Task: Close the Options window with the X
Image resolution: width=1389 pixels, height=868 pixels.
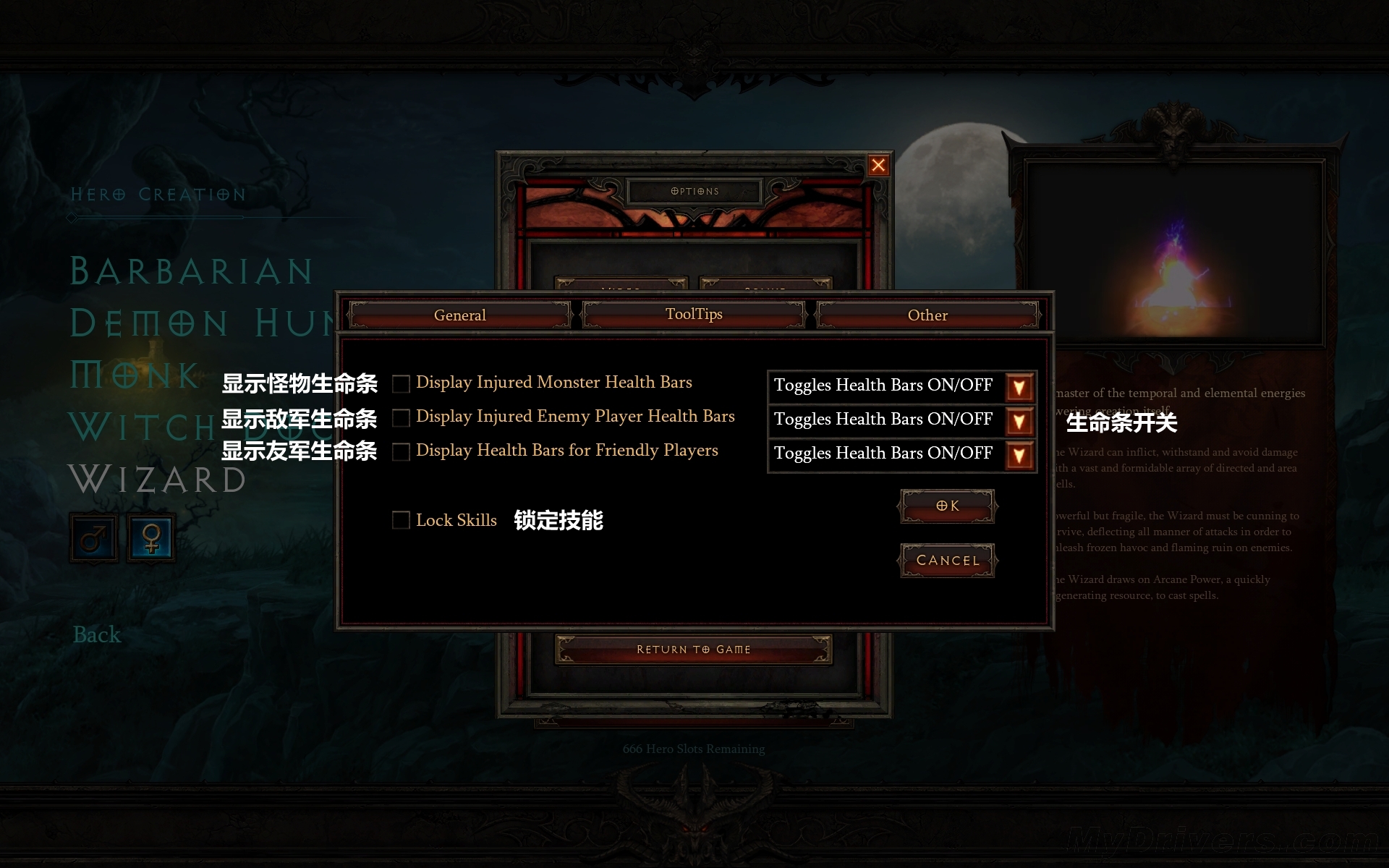Action: click(x=878, y=166)
